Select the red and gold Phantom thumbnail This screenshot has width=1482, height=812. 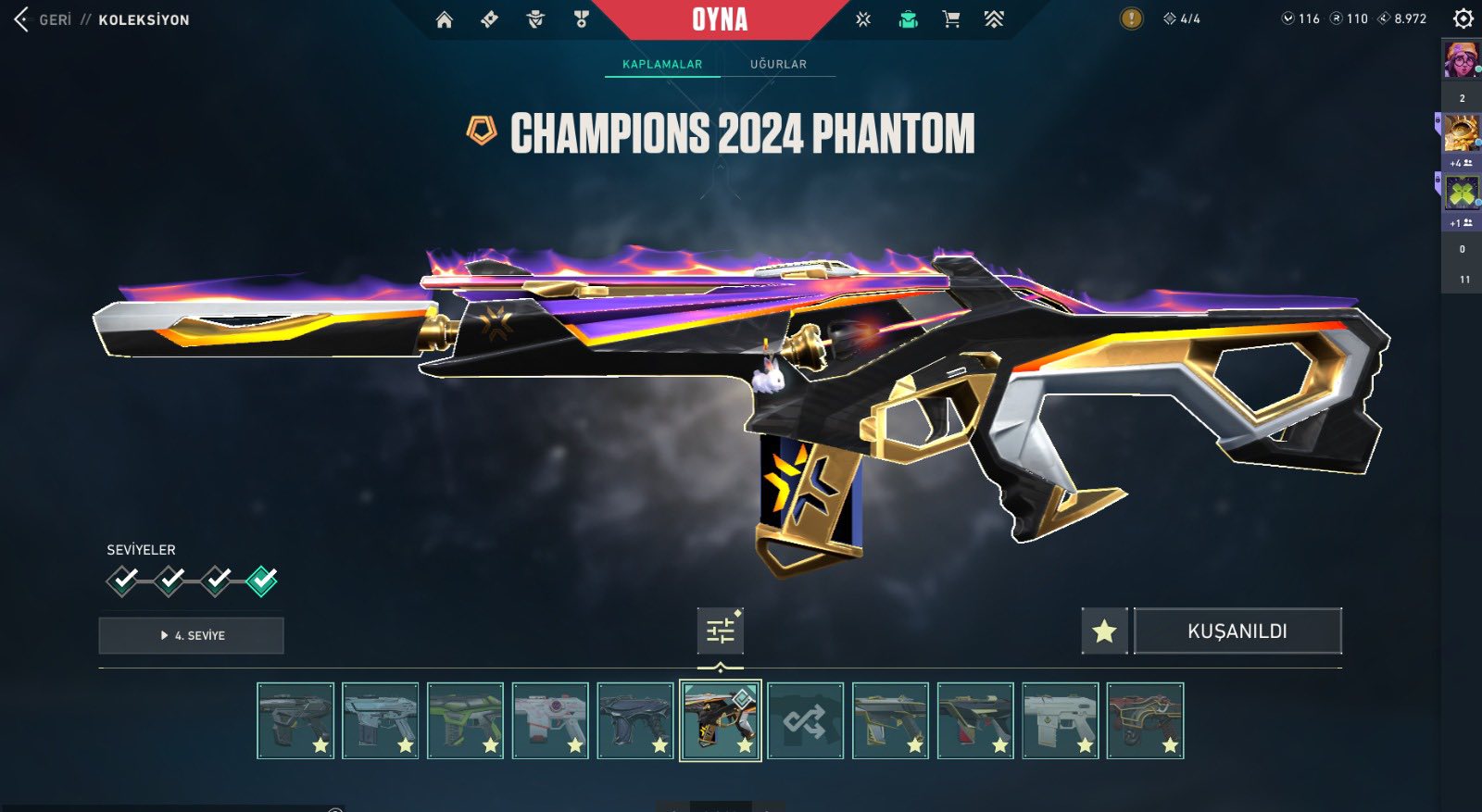(1145, 721)
